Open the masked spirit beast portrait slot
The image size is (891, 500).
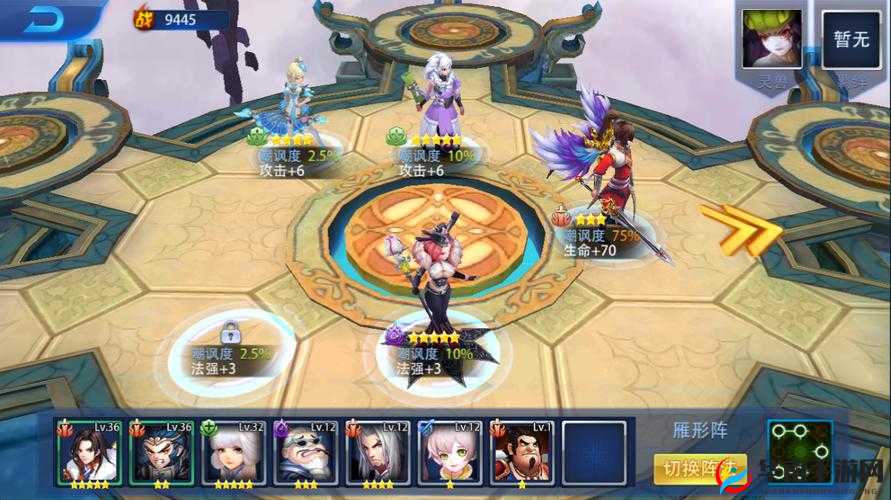tap(771, 39)
